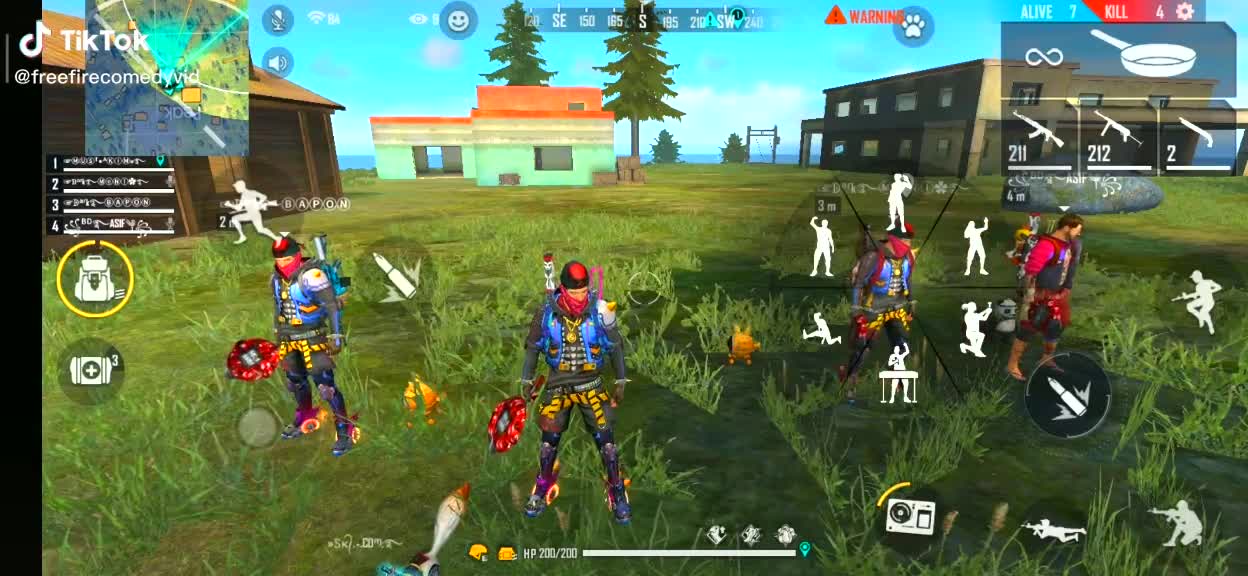
Task: Use the medkit button
Action: coord(91,370)
